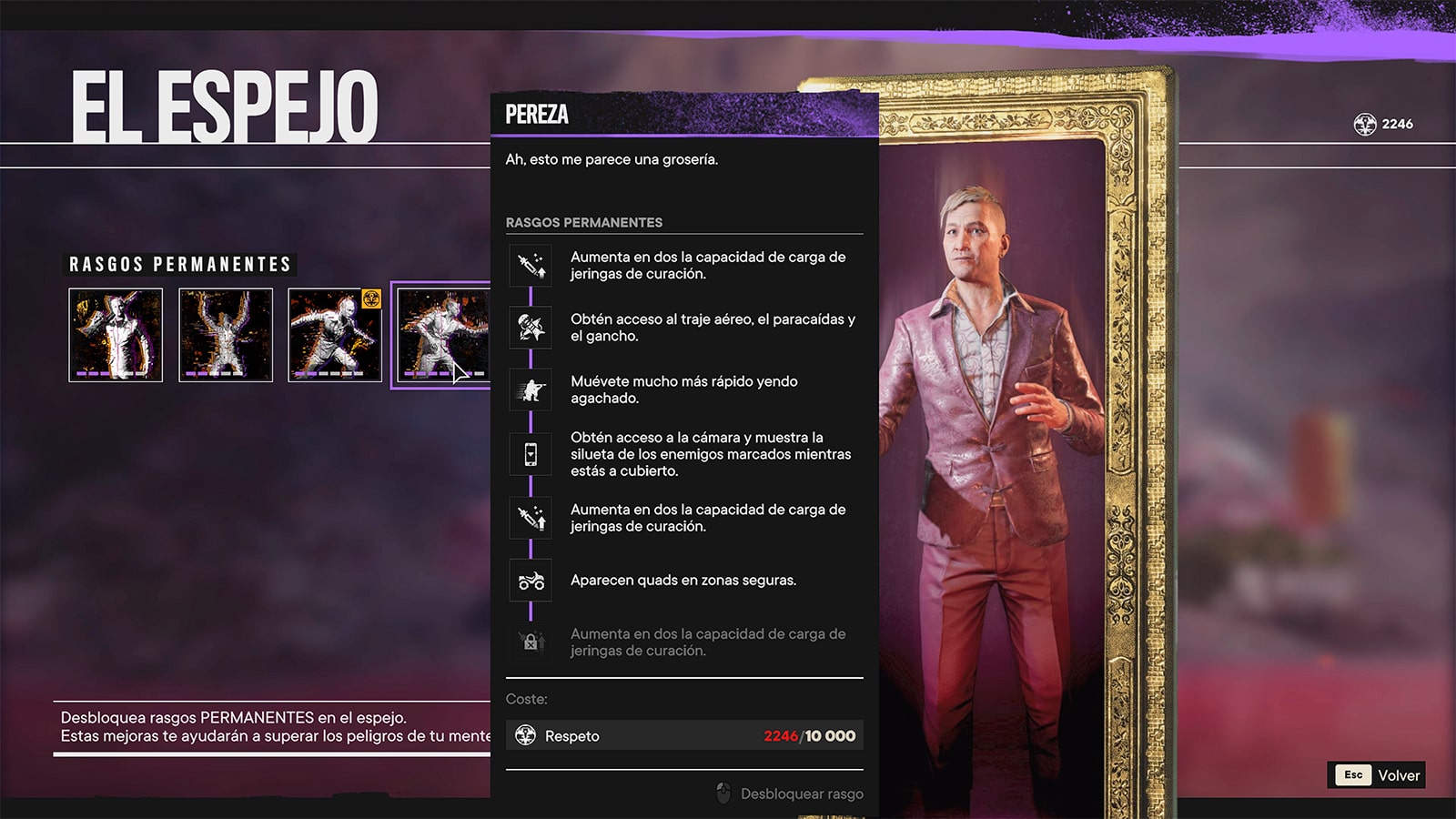
Task: Select the healing syringe capacity trait icon
Action: [531, 266]
